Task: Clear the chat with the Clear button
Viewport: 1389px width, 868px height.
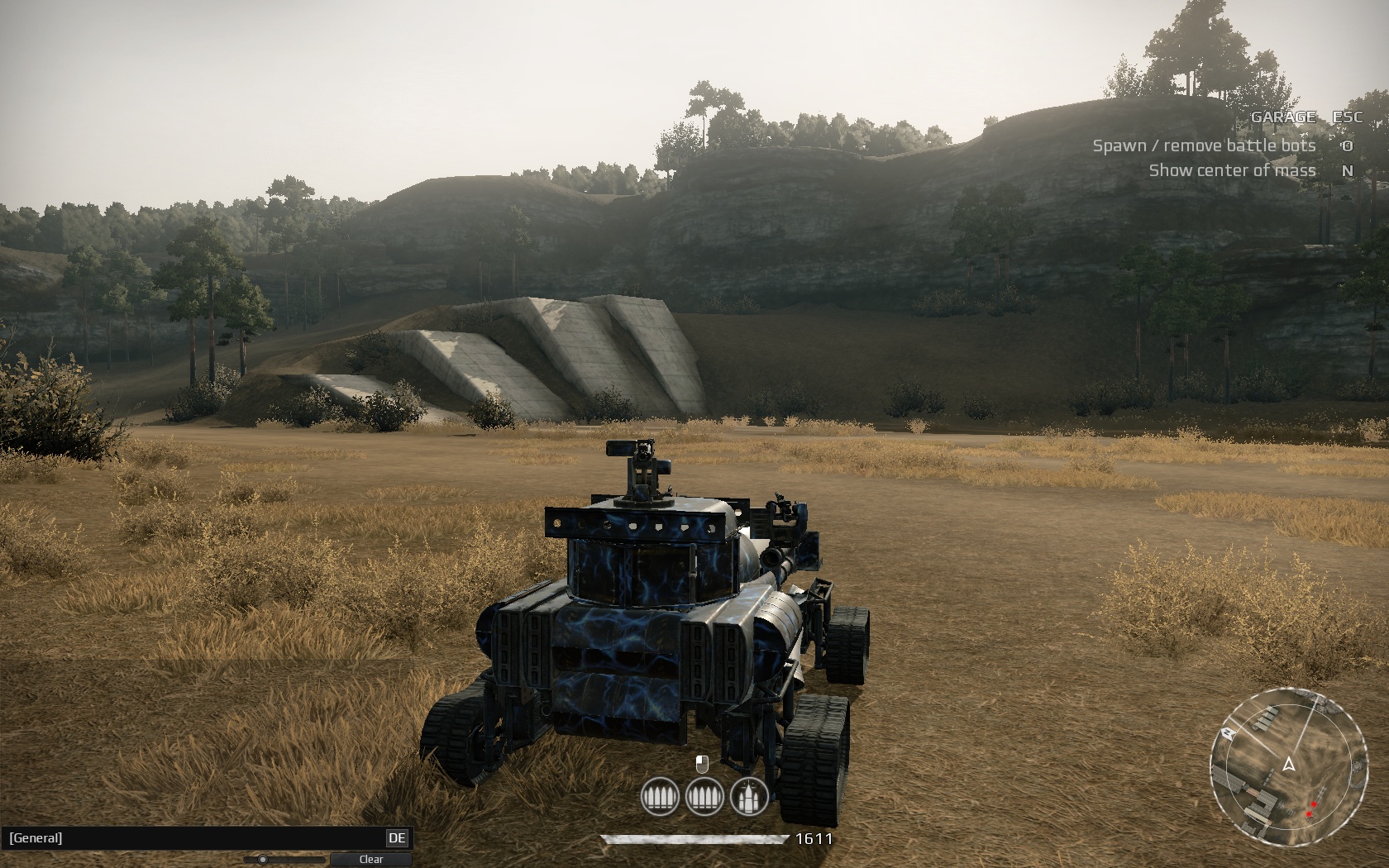Action: (x=371, y=859)
